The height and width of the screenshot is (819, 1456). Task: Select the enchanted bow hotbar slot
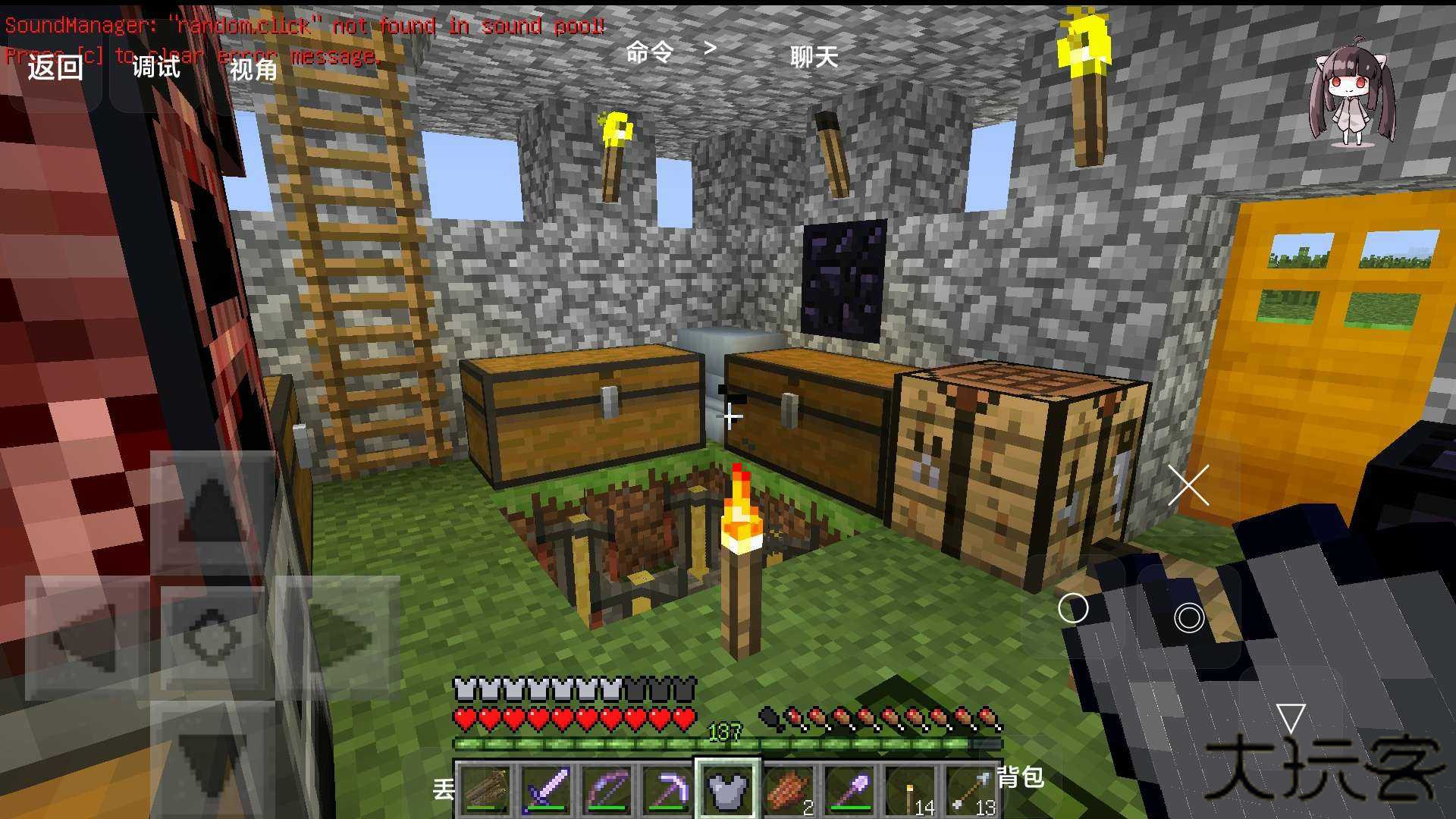(x=607, y=789)
